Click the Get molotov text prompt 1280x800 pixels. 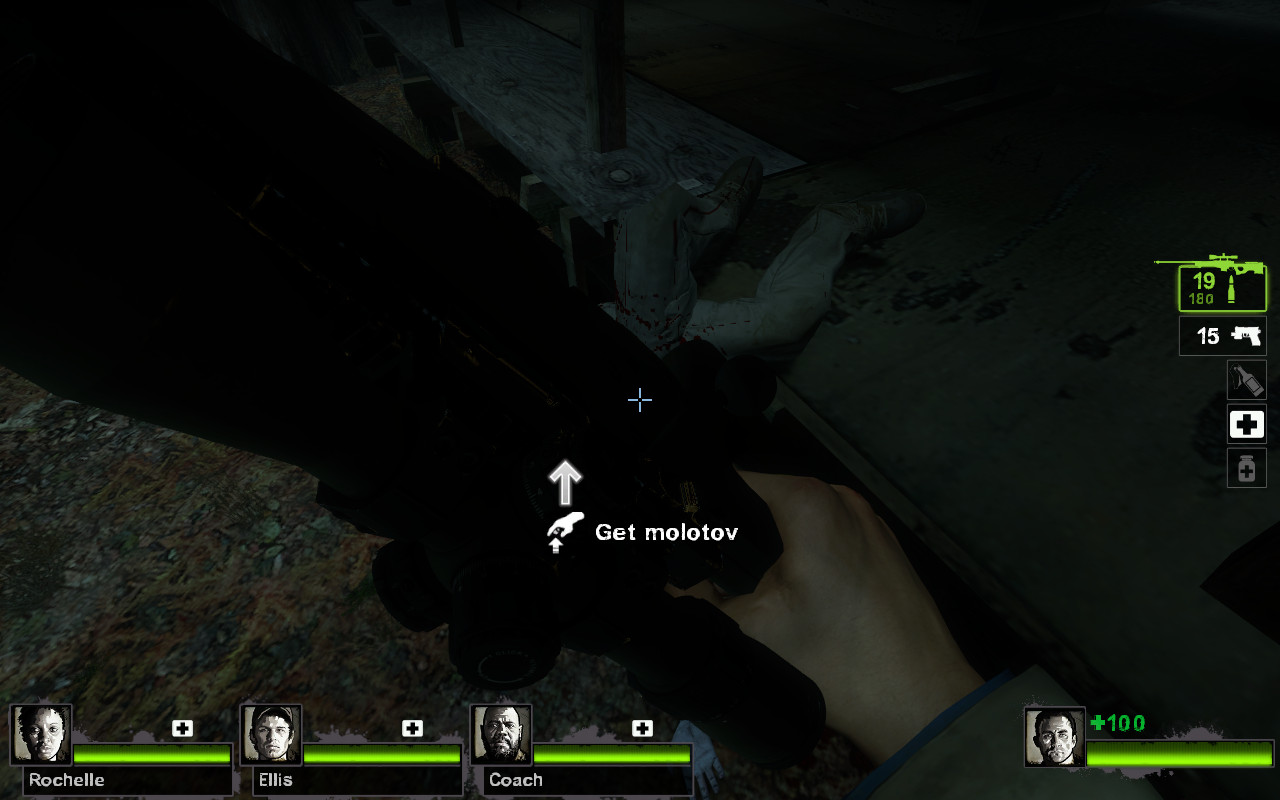pyautogui.click(x=666, y=532)
